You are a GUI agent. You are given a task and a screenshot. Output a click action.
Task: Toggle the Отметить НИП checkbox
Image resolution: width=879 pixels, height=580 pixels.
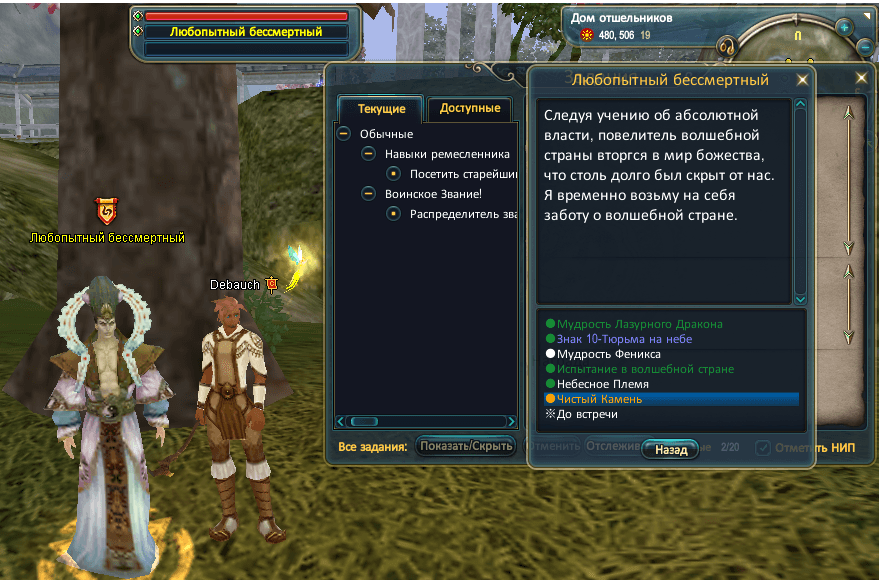(763, 447)
